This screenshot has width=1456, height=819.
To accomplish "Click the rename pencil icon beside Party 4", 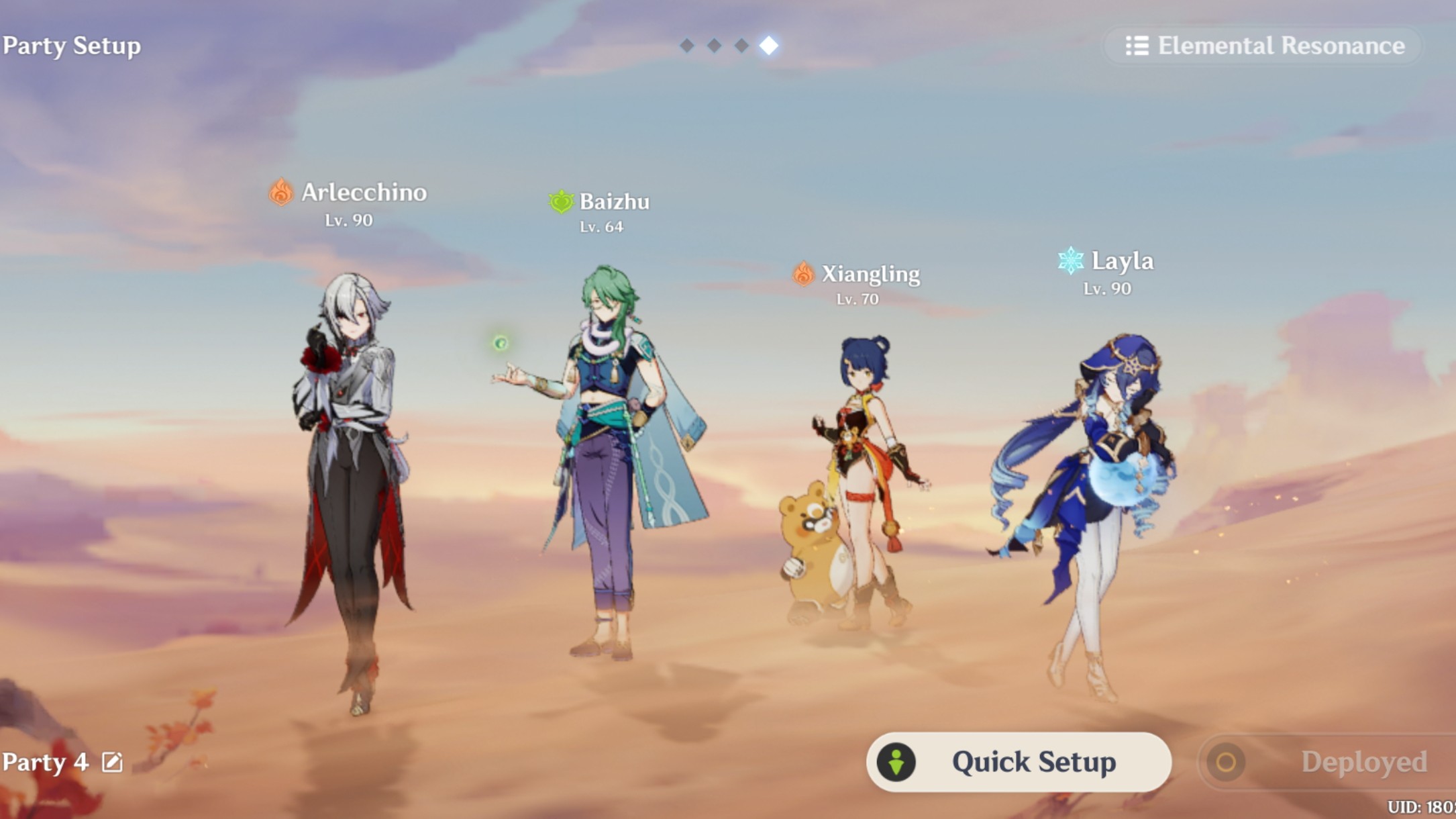I will (x=113, y=762).
